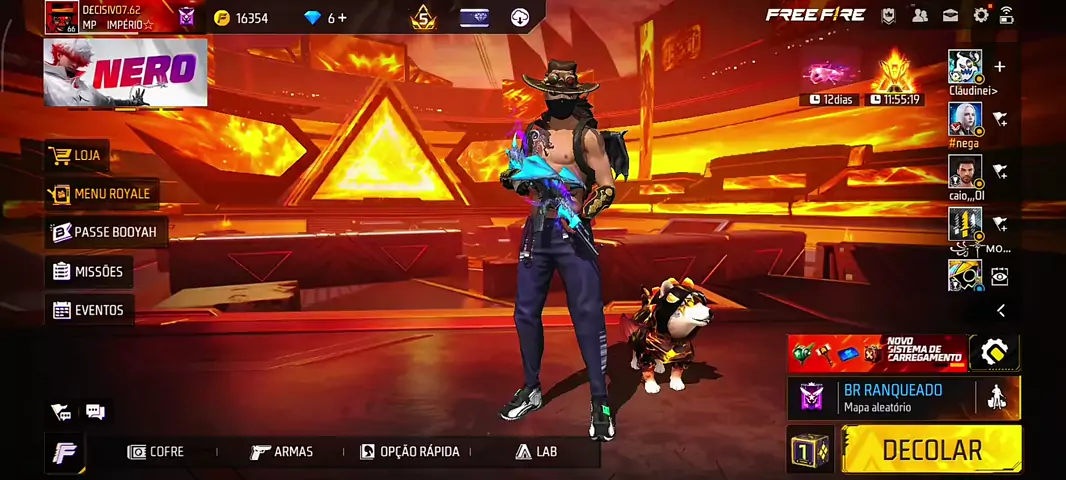The image size is (1066, 480).
Task: Open the friends list icon
Action: click(x=919, y=15)
